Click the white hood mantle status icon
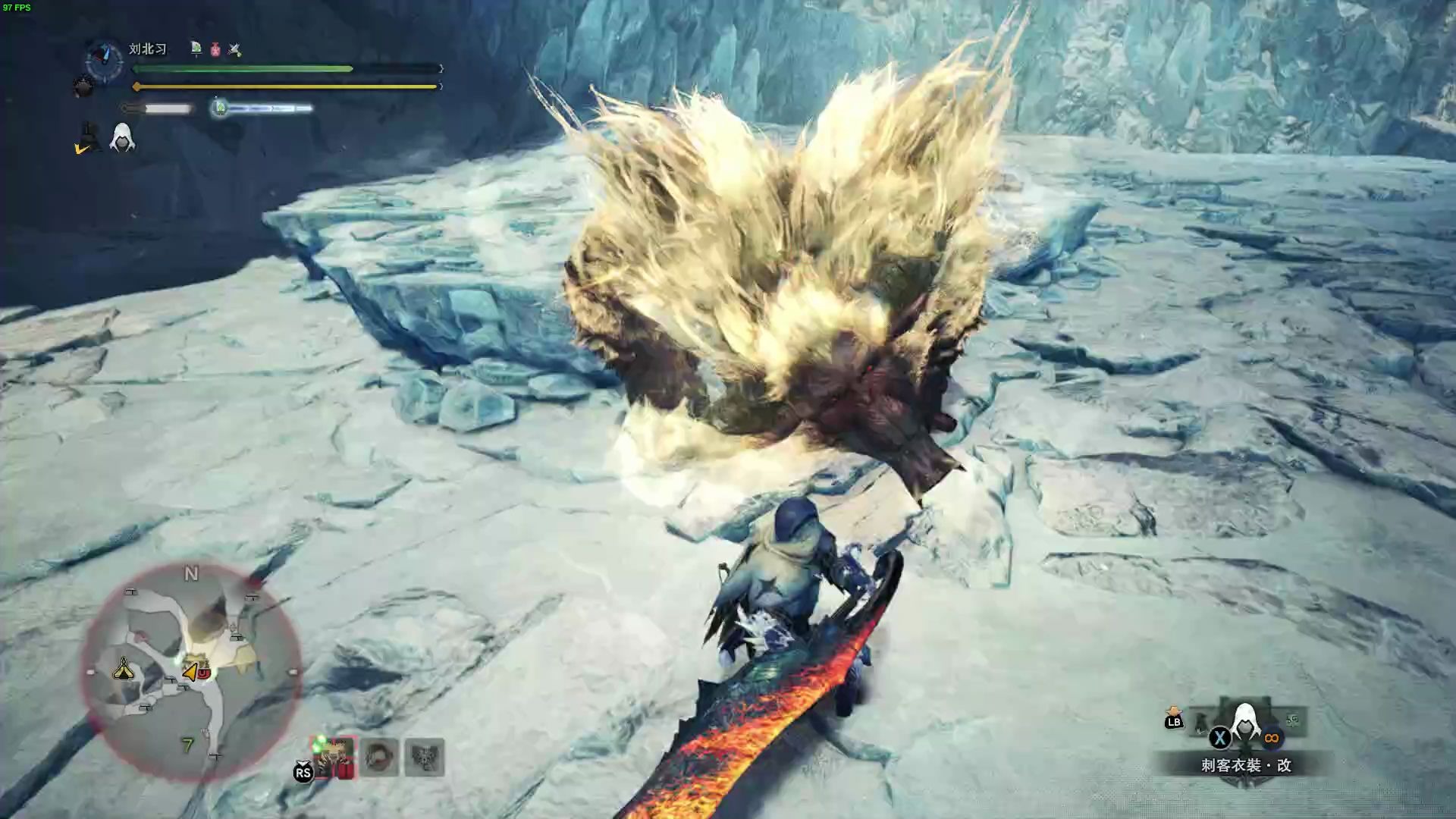 point(122,138)
